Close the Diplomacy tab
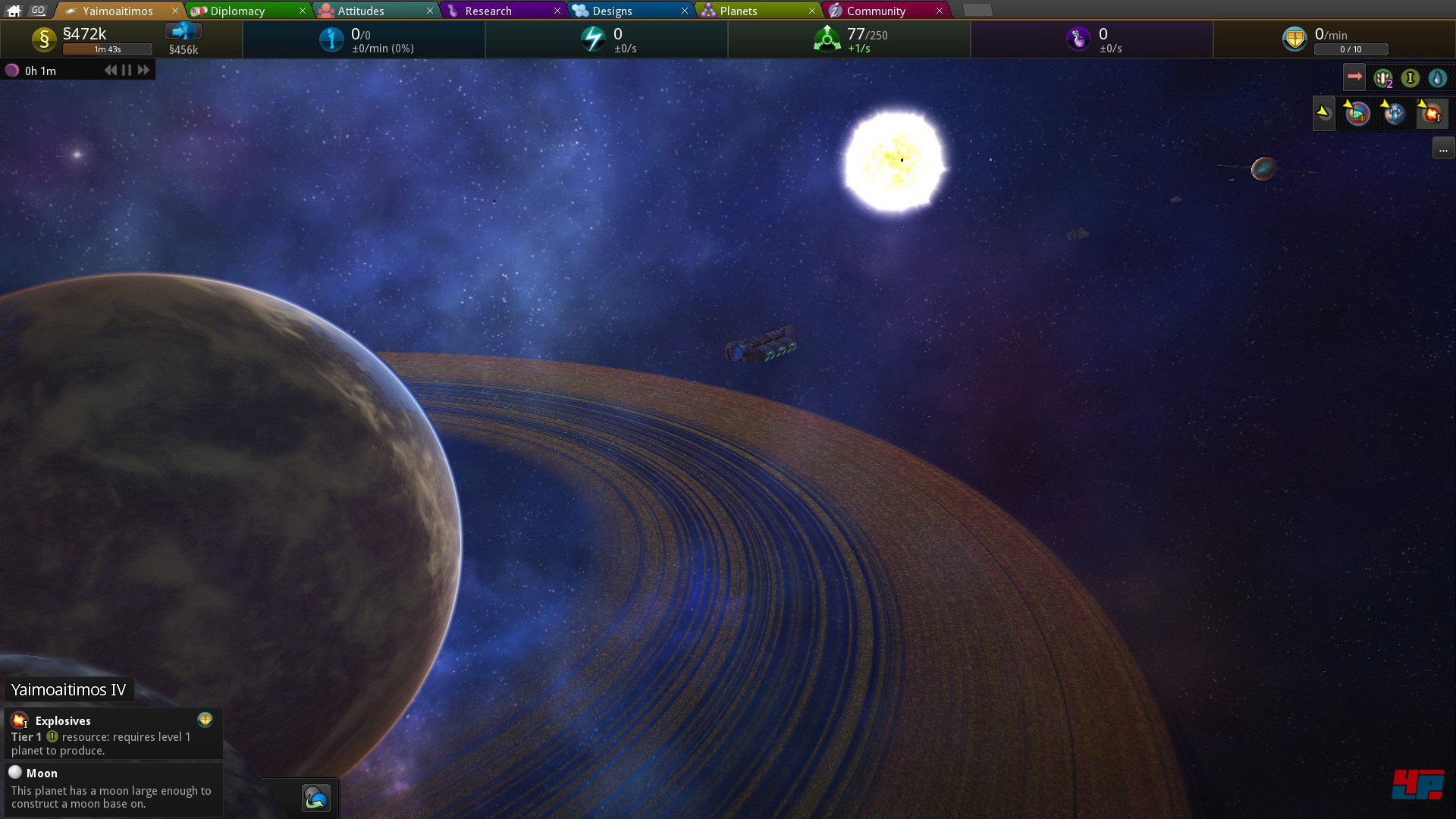1456x819 pixels. [x=302, y=11]
